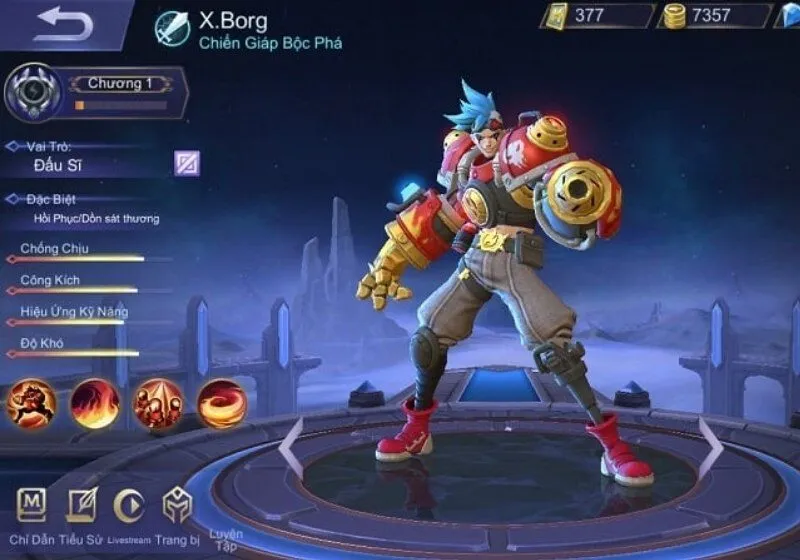This screenshot has width=800, height=560.
Task: View the flame skill icon
Action: 94,403
